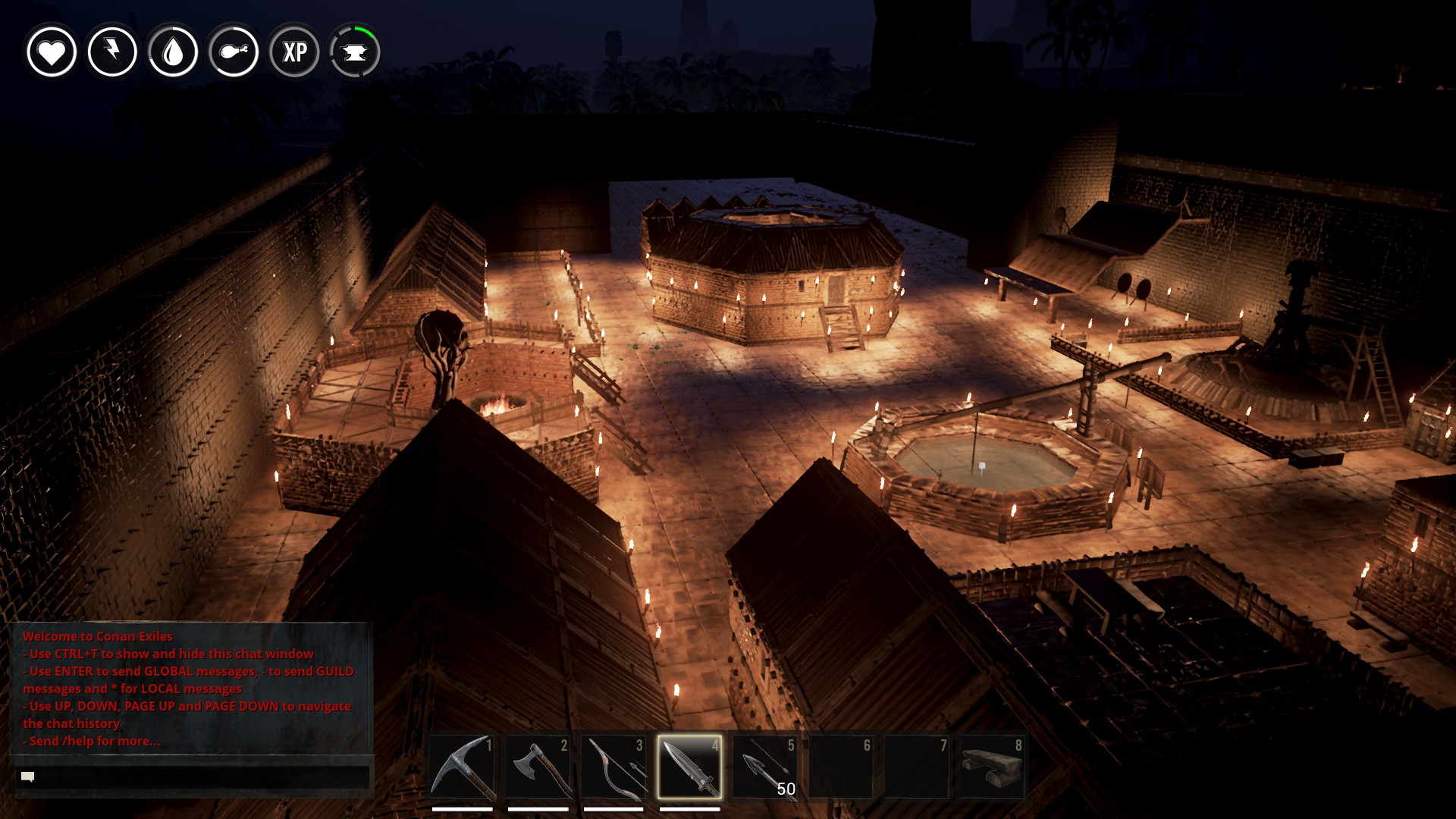Select the pickaxe in hotbar slot 1
Screen dimensions: 1456x819
[462, 767]
